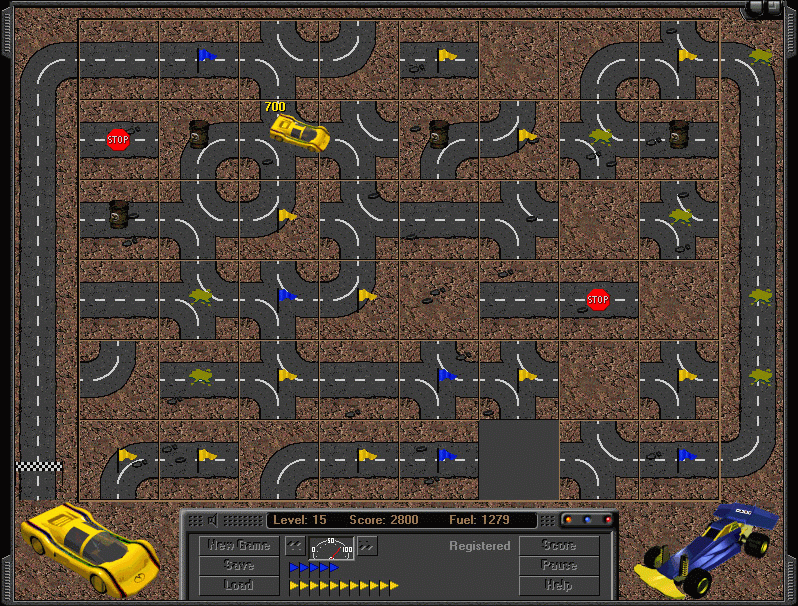Pause the game
This screenshot has width=798, height=606.
(559, 566)
